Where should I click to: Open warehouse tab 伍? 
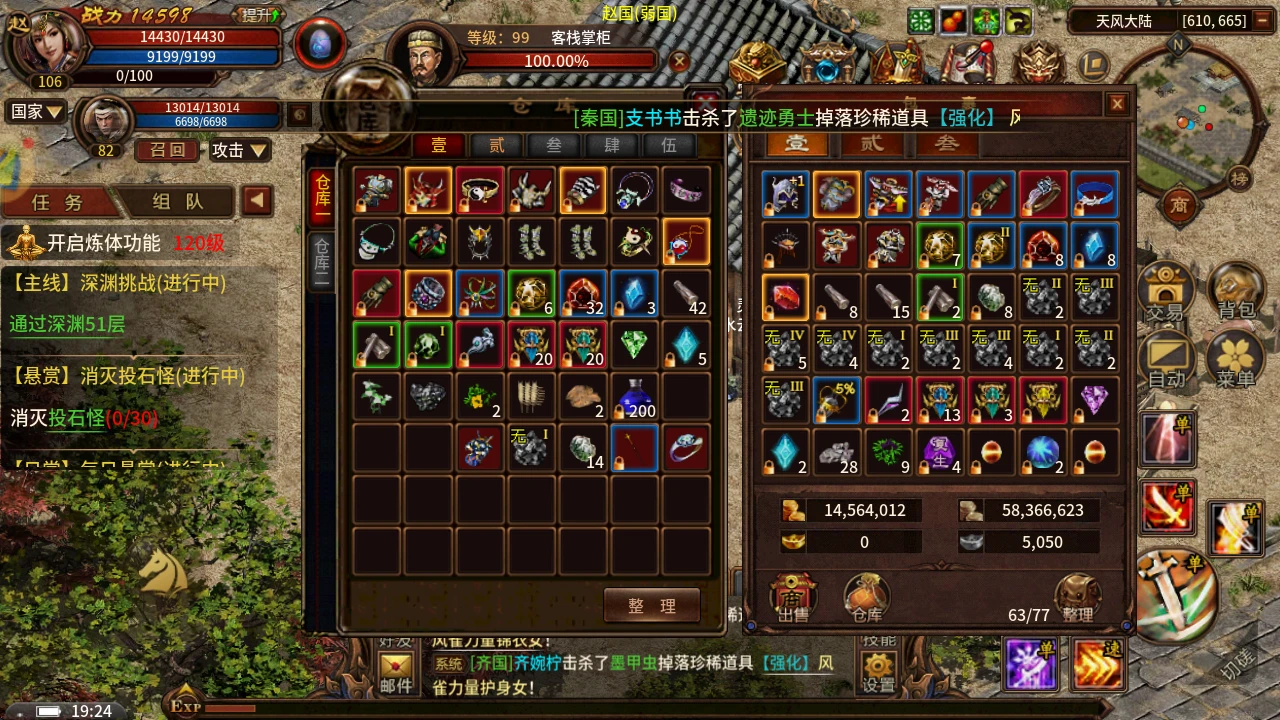click(669, 145)
